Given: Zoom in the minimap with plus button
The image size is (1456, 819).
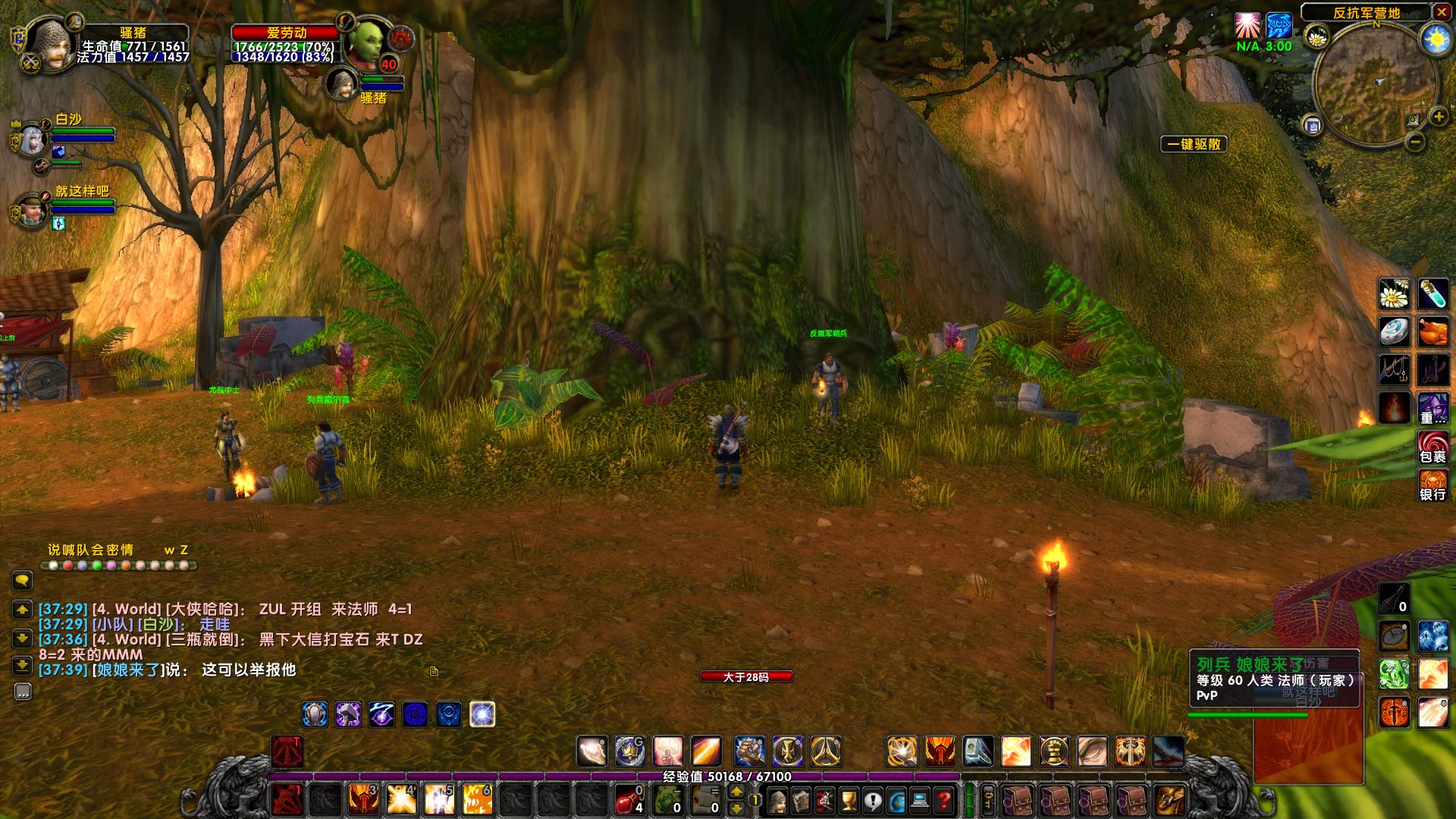Looking at the screenshot, I should click(1438, 117).
